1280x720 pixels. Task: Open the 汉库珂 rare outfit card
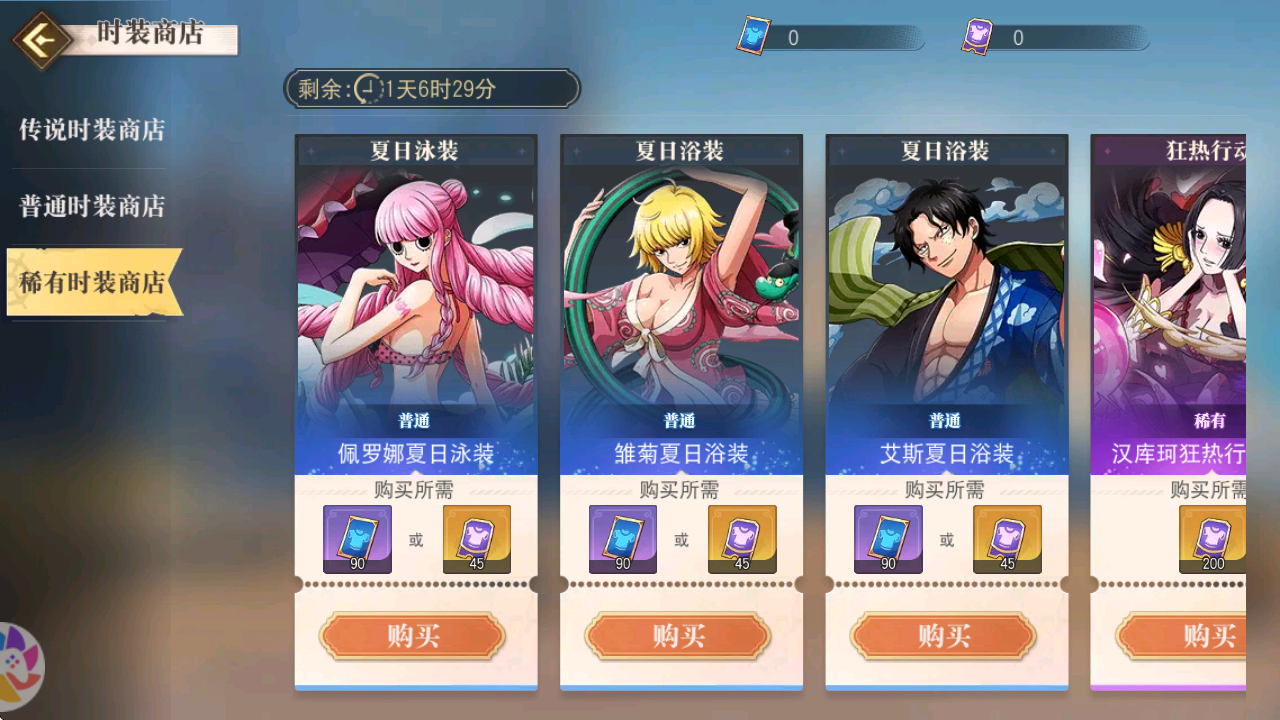(x=1170, y=290)
